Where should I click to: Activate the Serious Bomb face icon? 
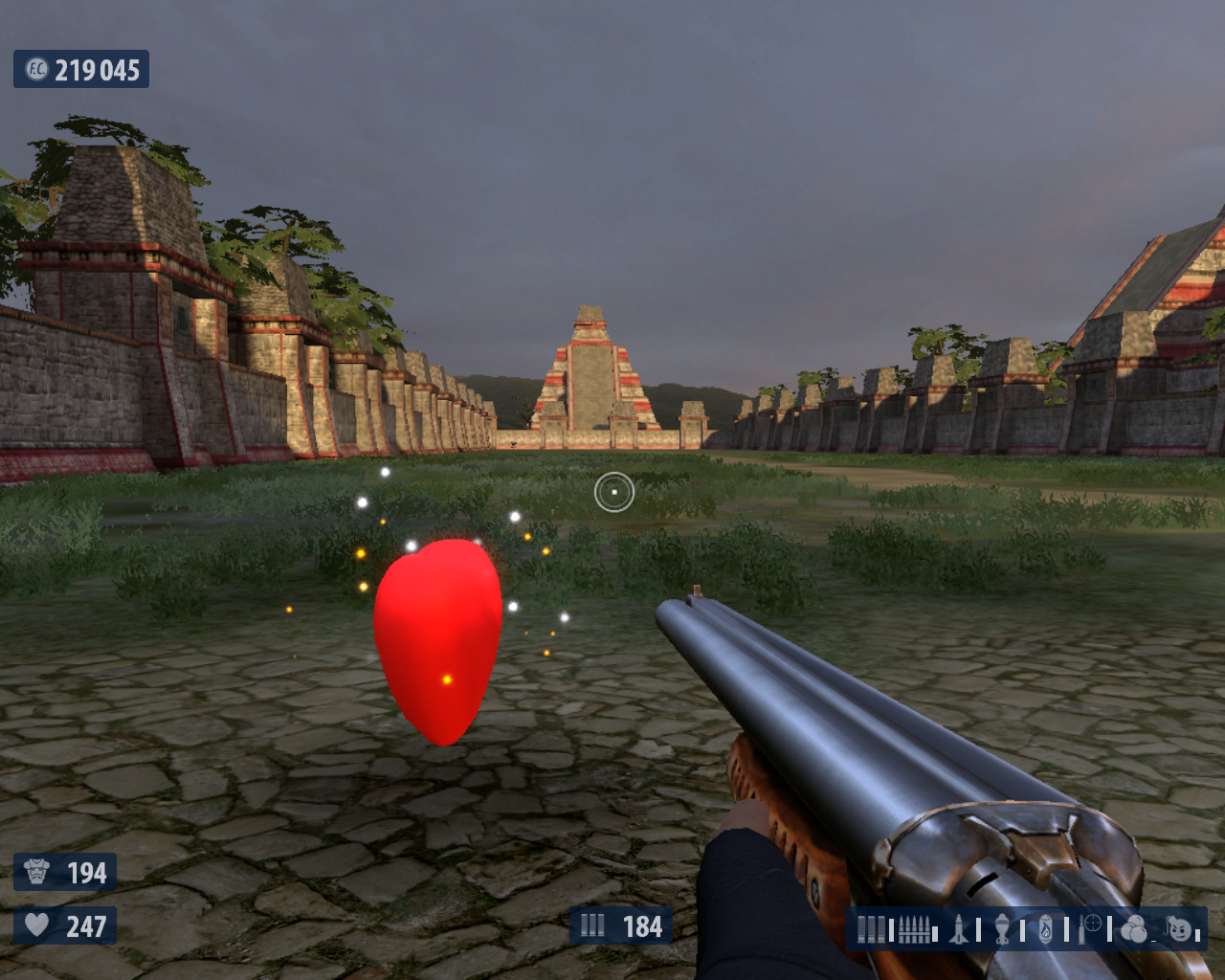(1179, 928)
